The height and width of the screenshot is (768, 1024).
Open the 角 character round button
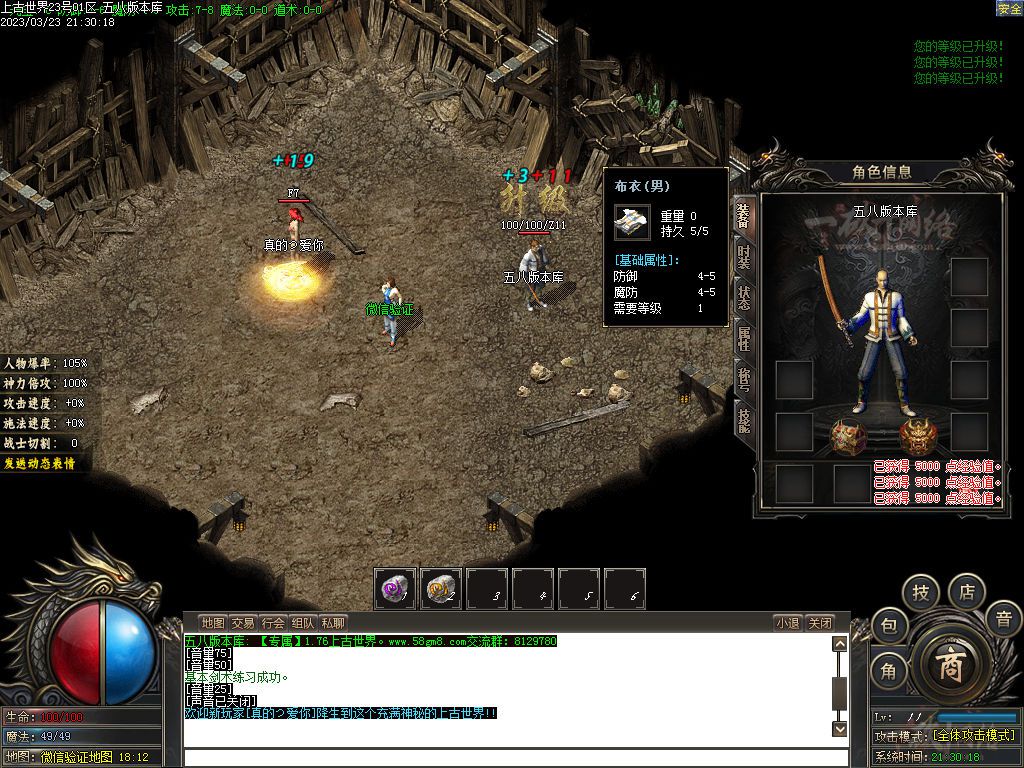[888, 671]
